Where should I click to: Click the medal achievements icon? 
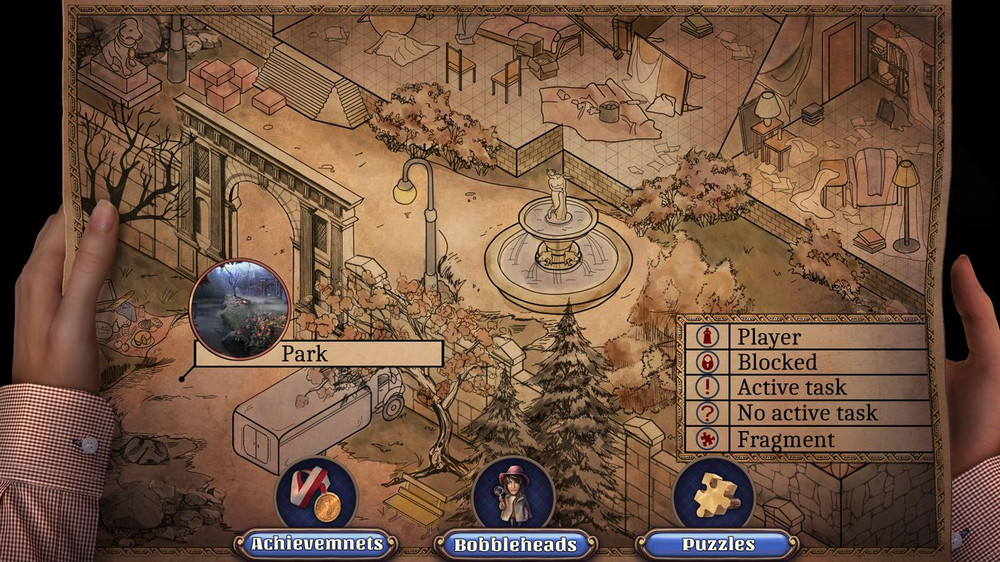[x=315, y=494]
